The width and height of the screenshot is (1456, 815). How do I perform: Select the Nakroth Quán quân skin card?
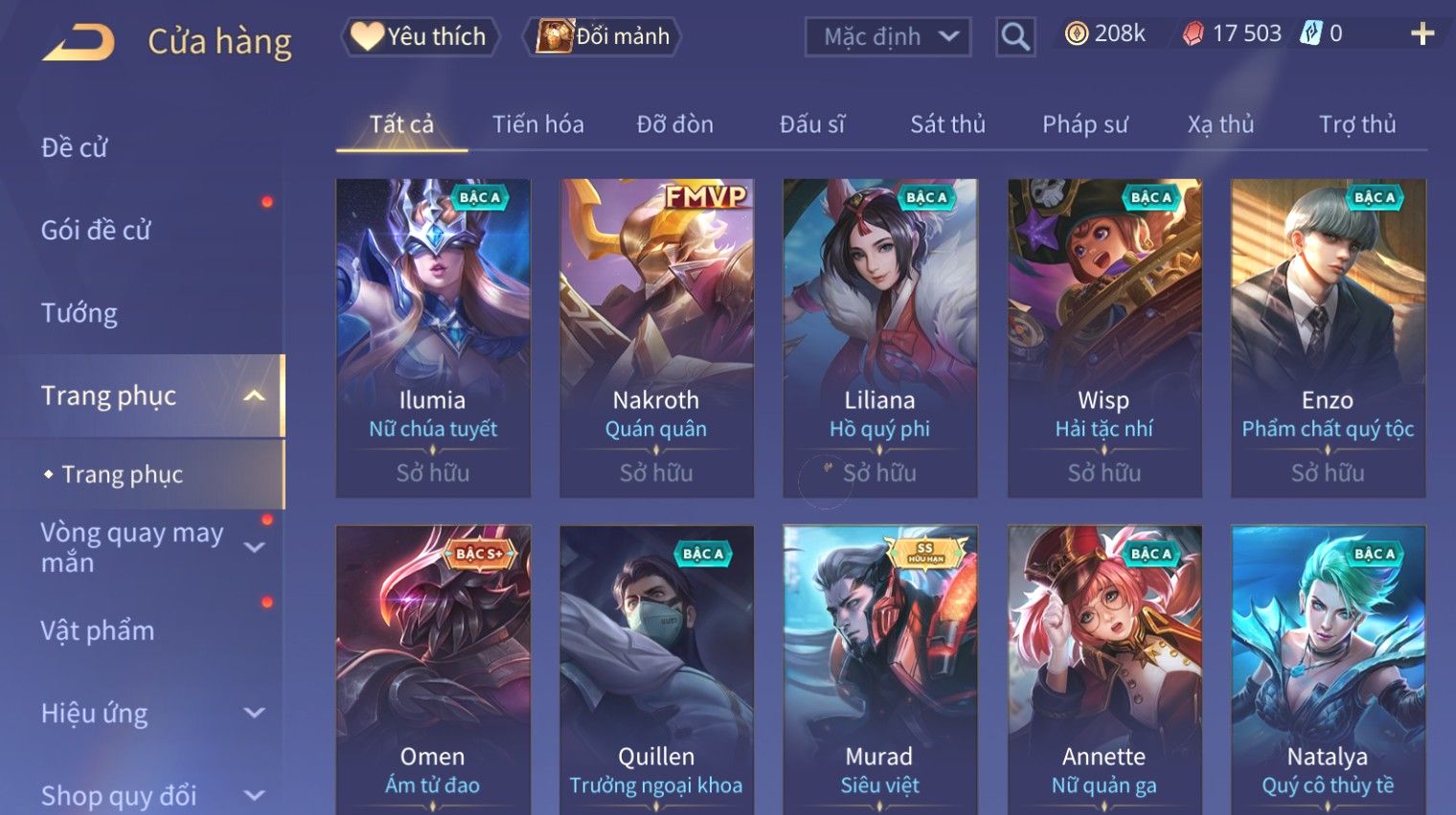pos(656,337)
